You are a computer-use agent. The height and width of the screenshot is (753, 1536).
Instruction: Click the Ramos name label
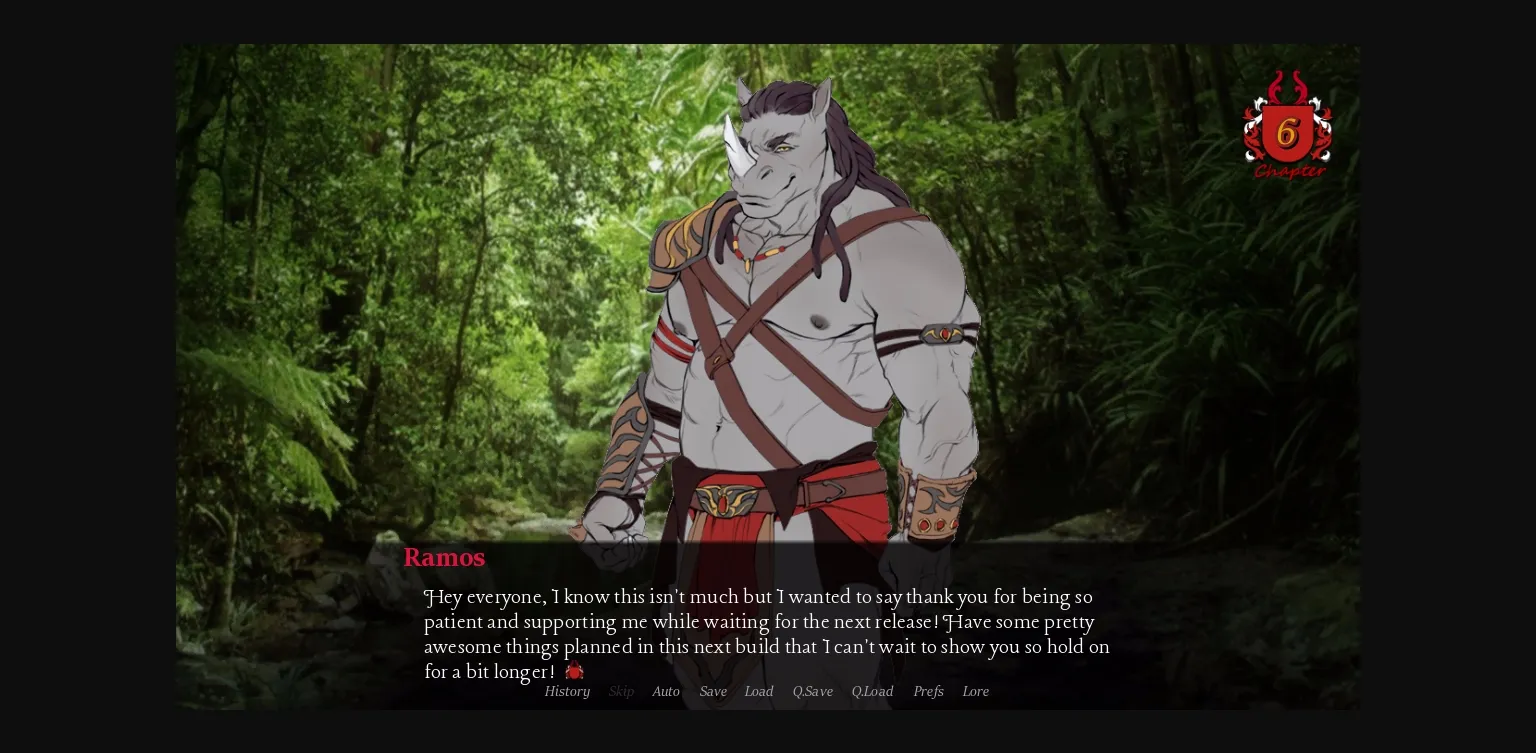[444, 557]
